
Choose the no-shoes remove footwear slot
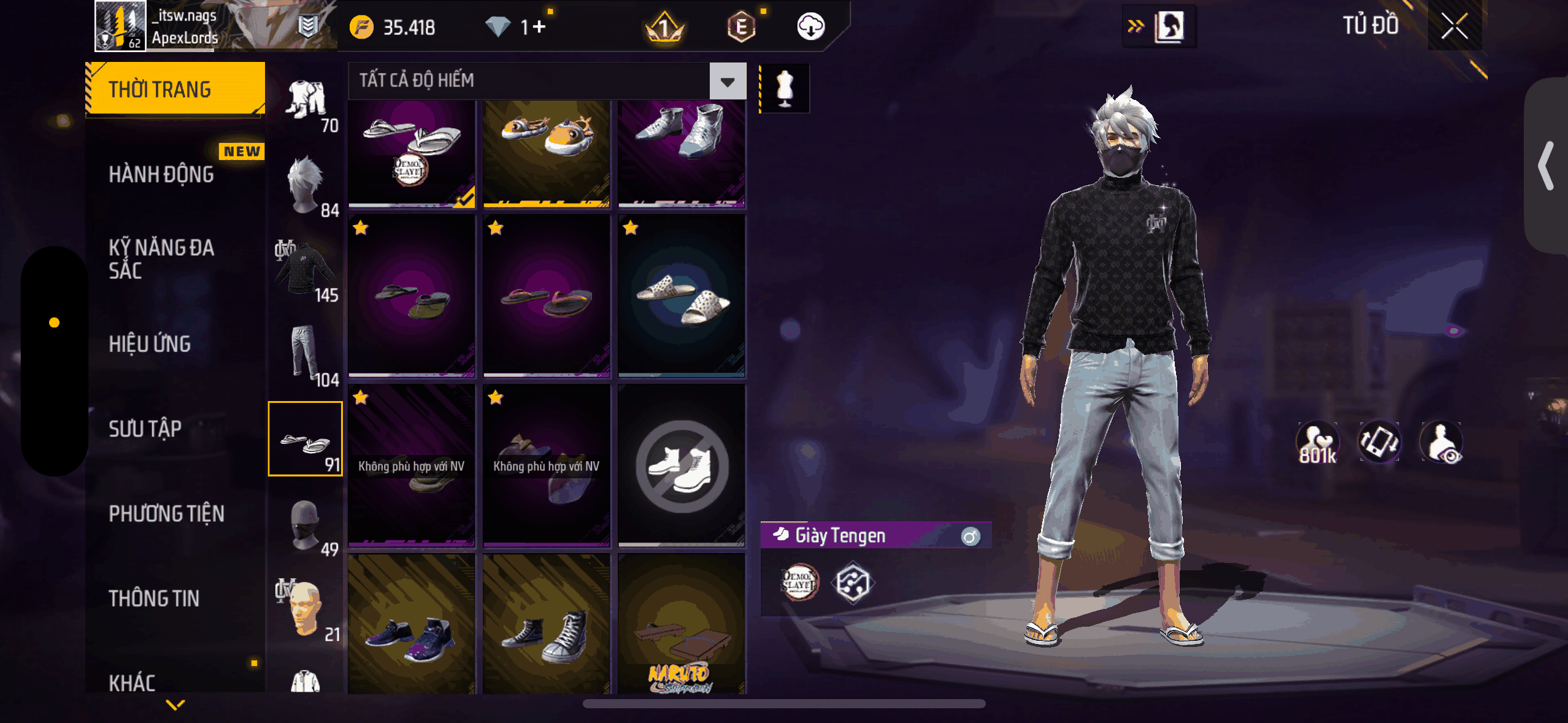tap(682, 465)
